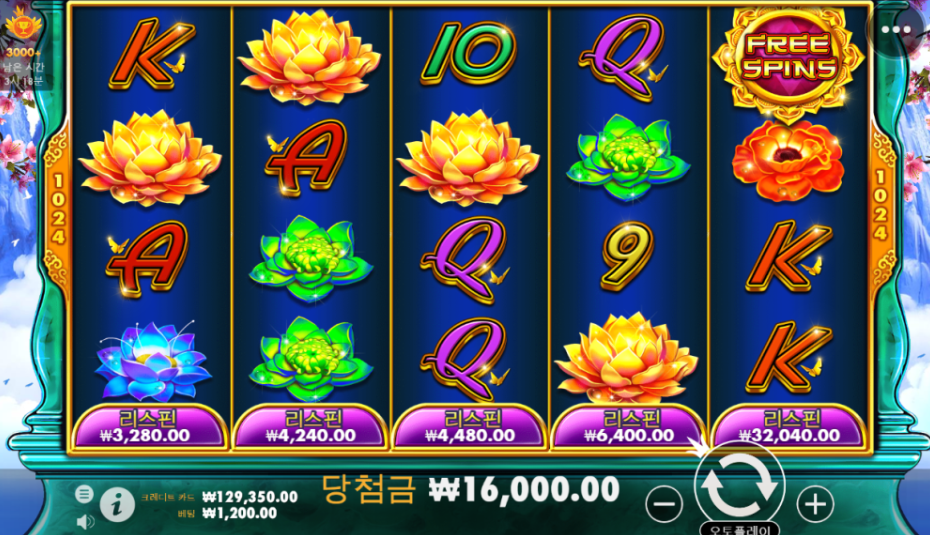Buy the ₩6,400.00 respin
This screenshot has height=535, width=930.
pos(630,427)
